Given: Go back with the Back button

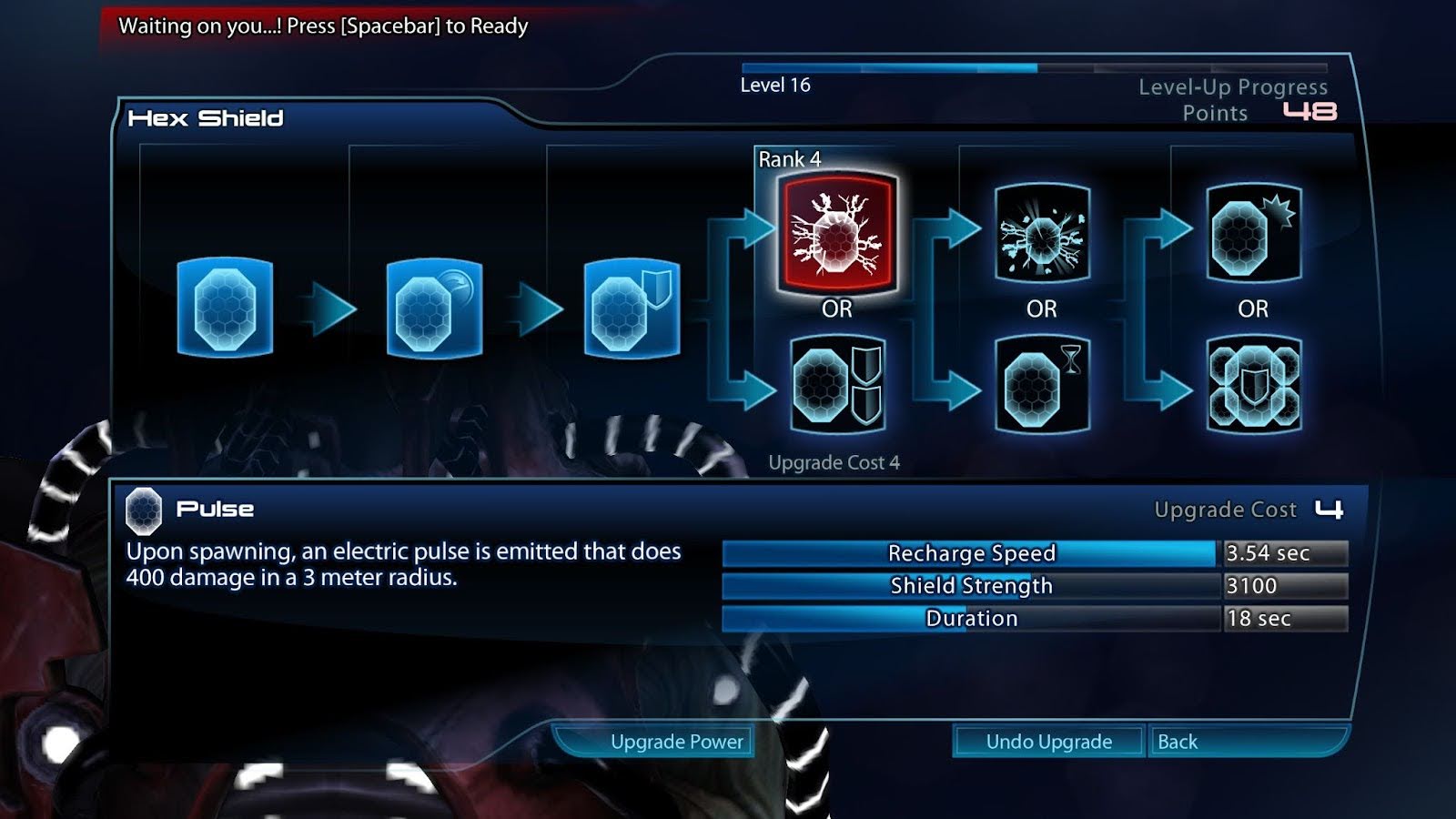Looking at the screenshot, I should click(1178, 742).
